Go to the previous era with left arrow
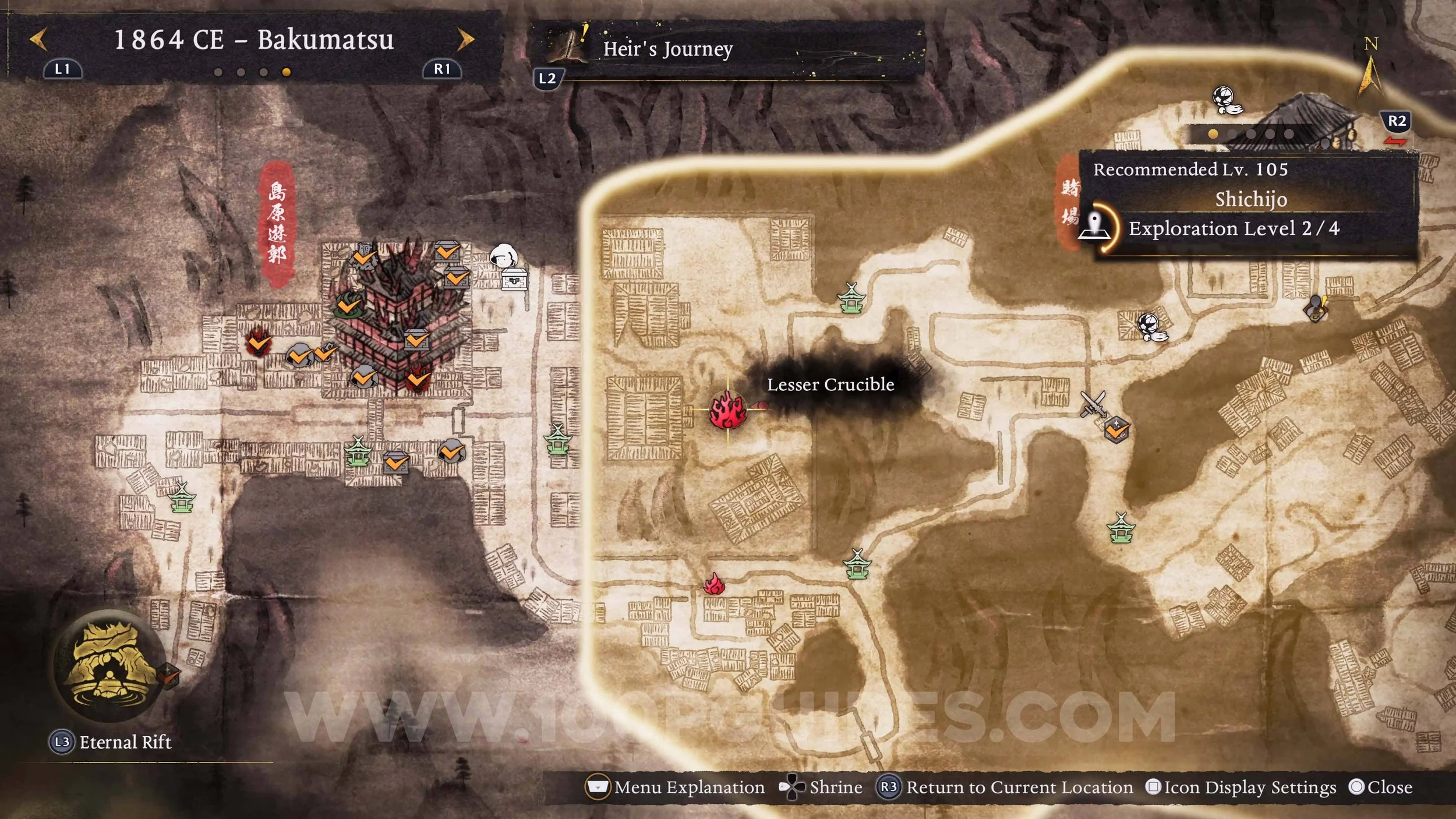 point(38,40)
